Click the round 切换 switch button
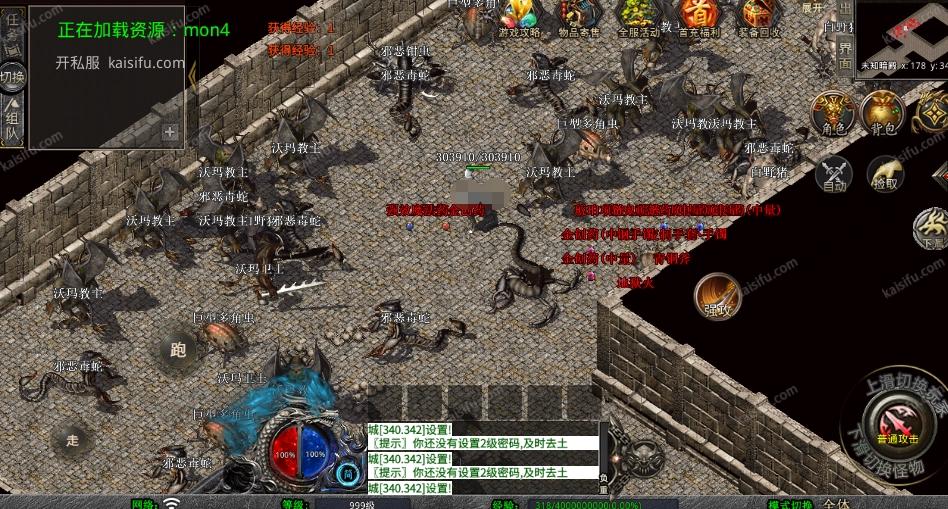This screenshot has height=509, width=948. (x=12, y=76)
